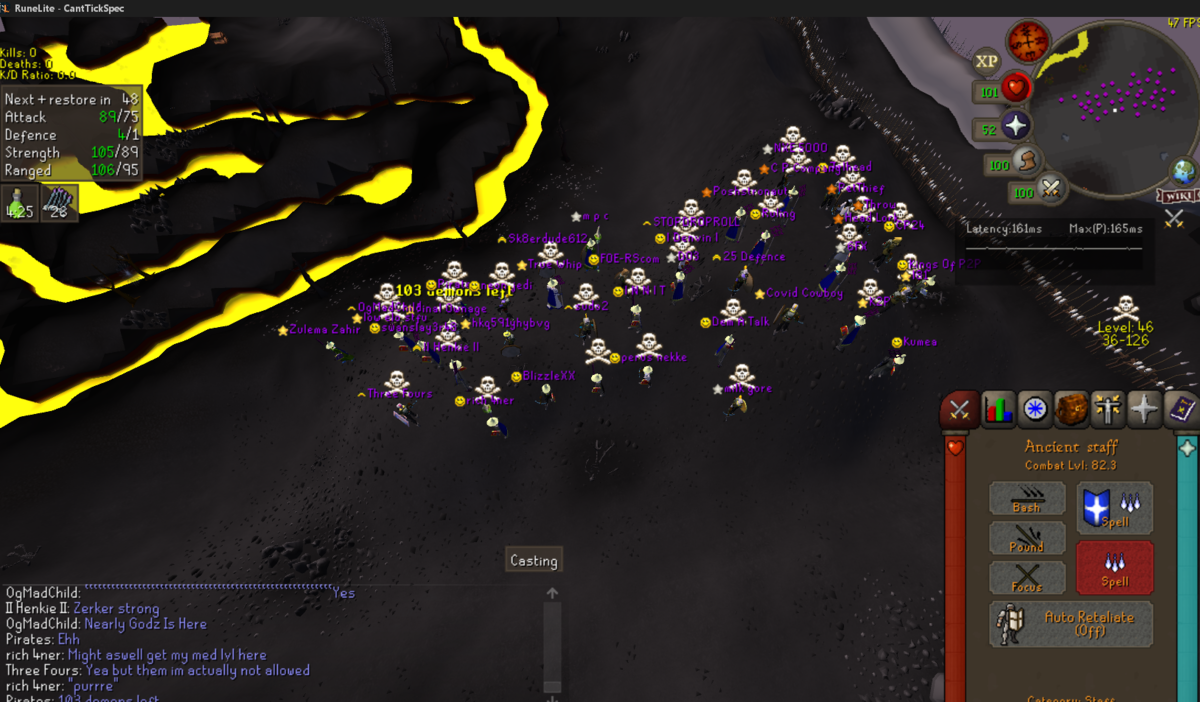
Task: Open the Quest list tab
Action: tap(1034, 409)
